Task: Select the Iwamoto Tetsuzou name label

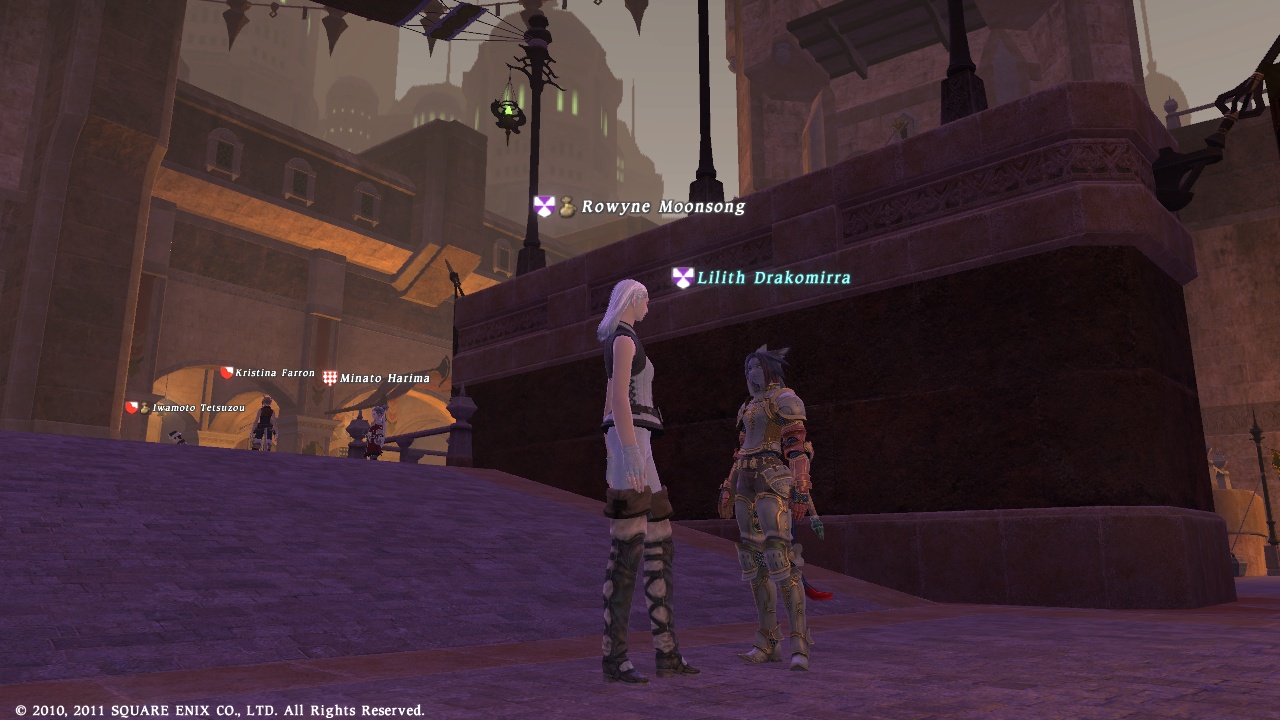Action: pyautogui.click(x=198, y=408)
